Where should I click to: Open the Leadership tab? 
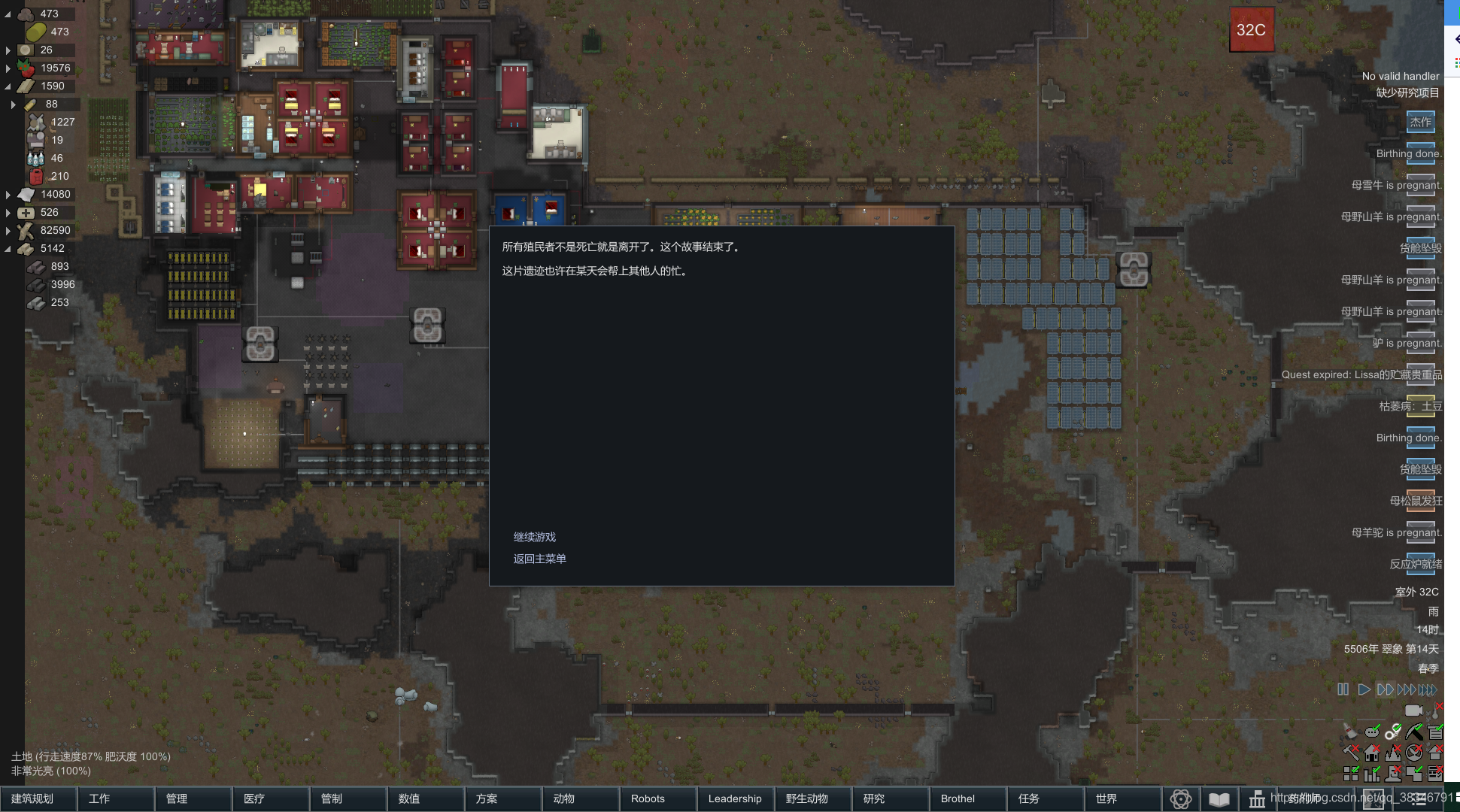coord(736,798)
